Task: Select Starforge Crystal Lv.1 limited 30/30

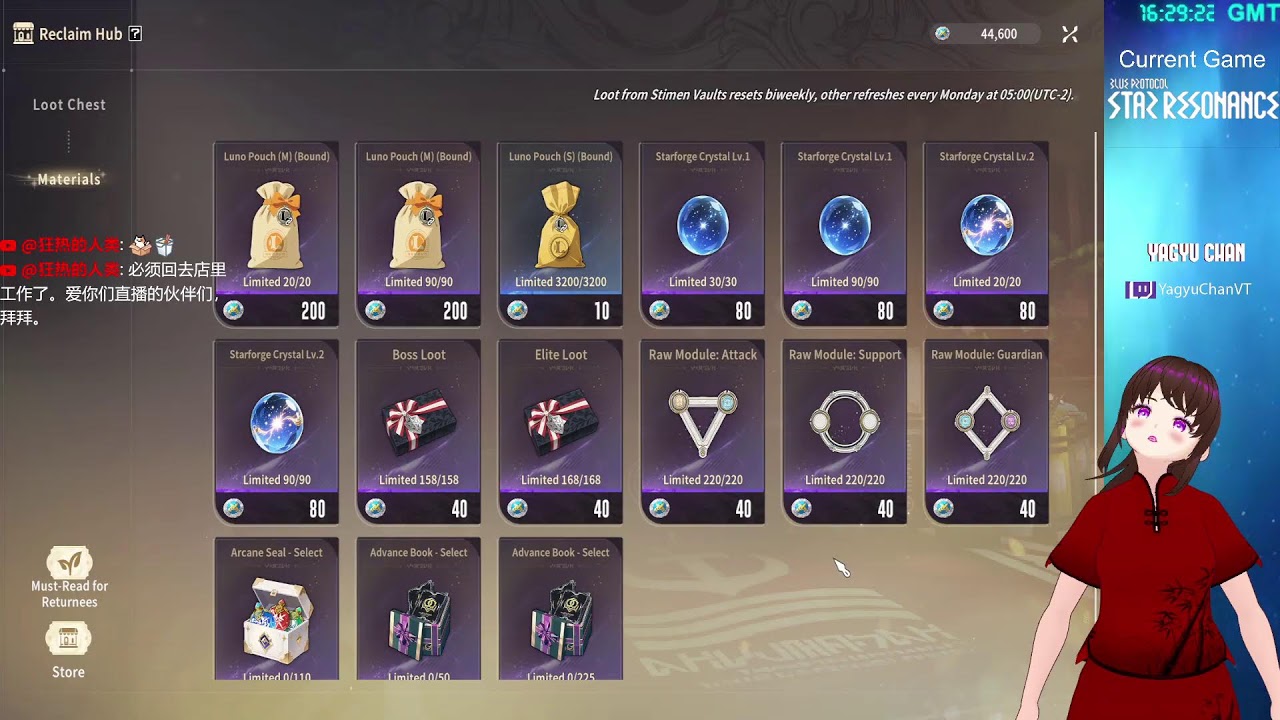Action: coord(702,234)
